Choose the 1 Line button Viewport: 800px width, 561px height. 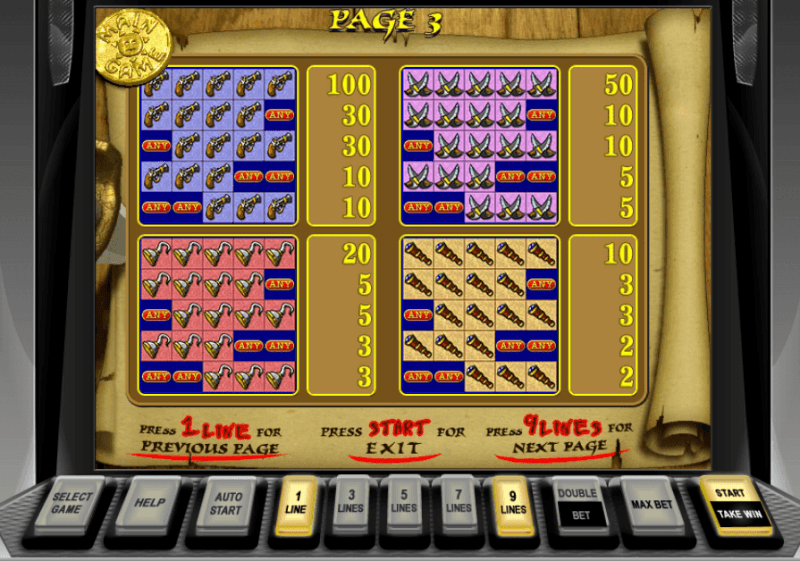coord(294,501)
